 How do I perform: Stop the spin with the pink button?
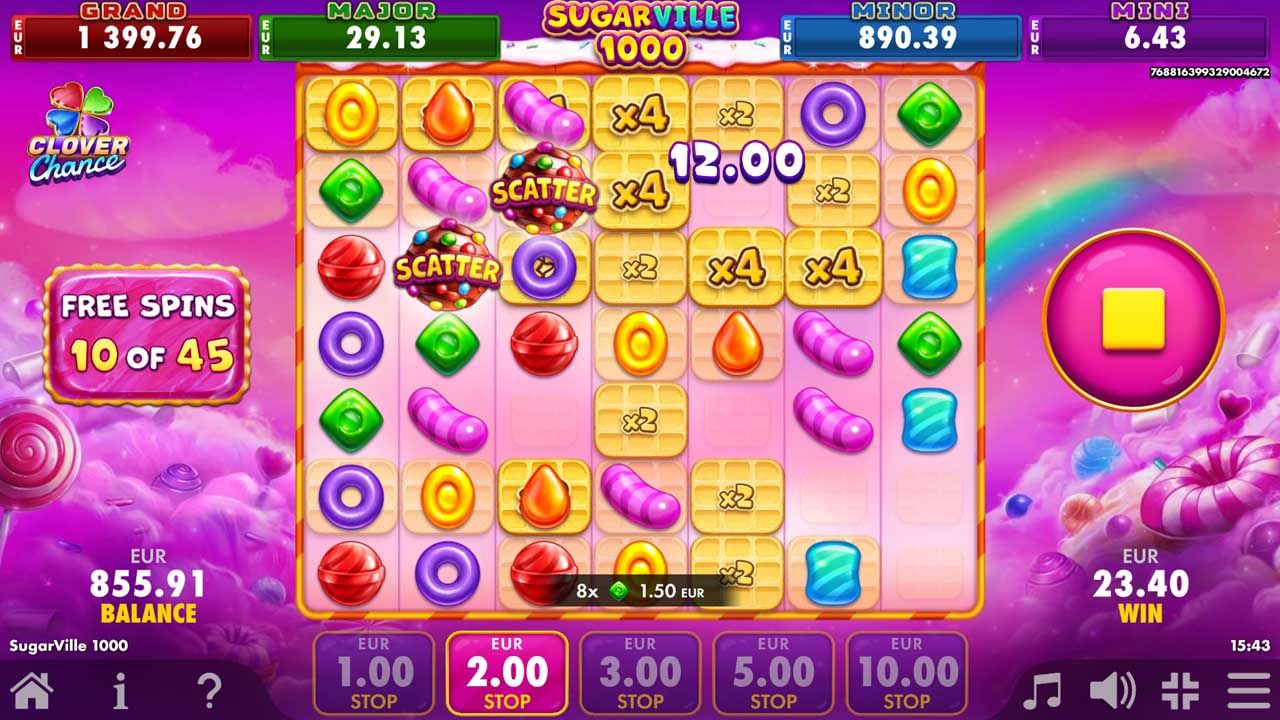(x=1133, y=319)
